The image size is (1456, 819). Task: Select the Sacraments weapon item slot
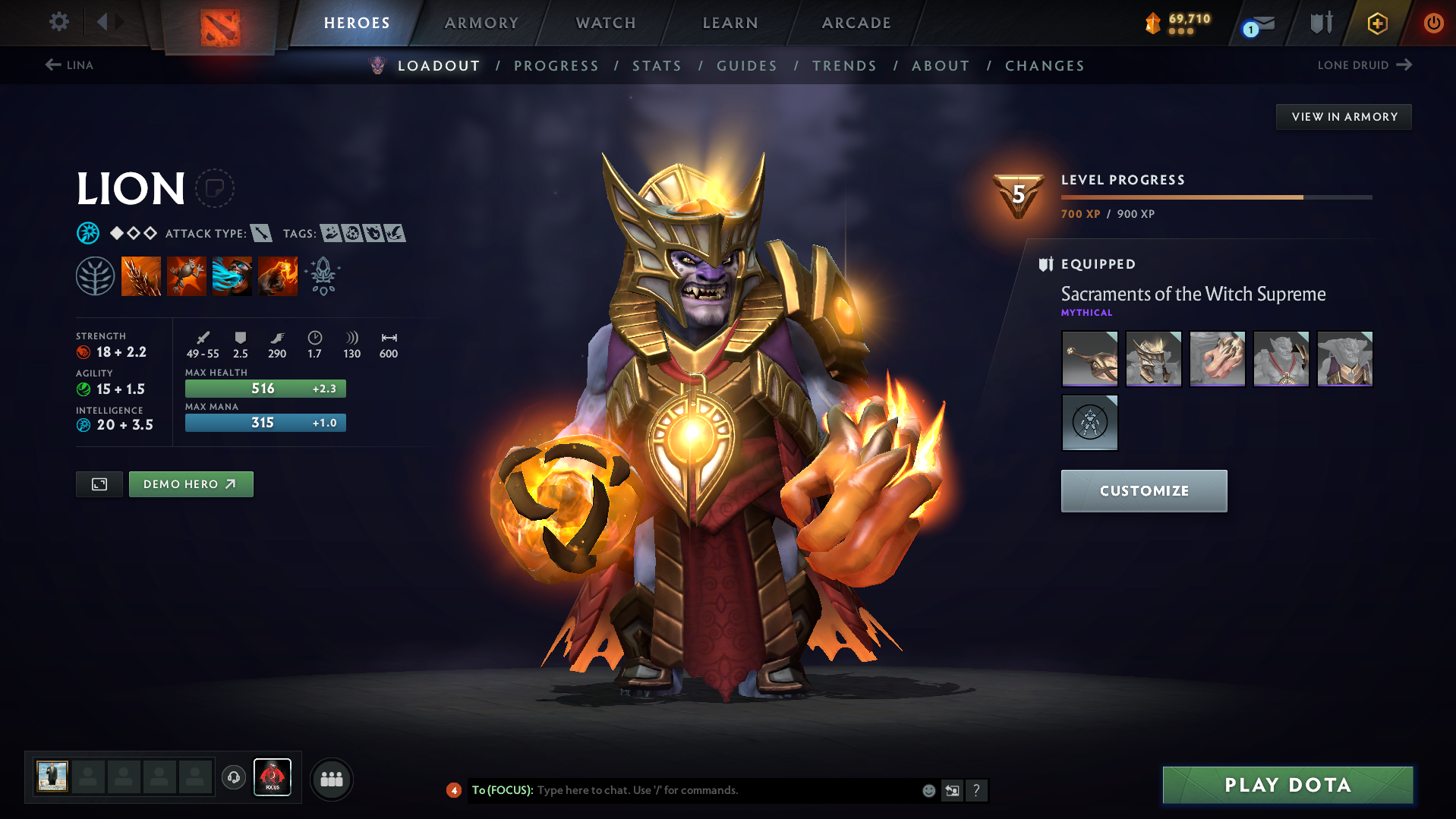[1089, 358]
